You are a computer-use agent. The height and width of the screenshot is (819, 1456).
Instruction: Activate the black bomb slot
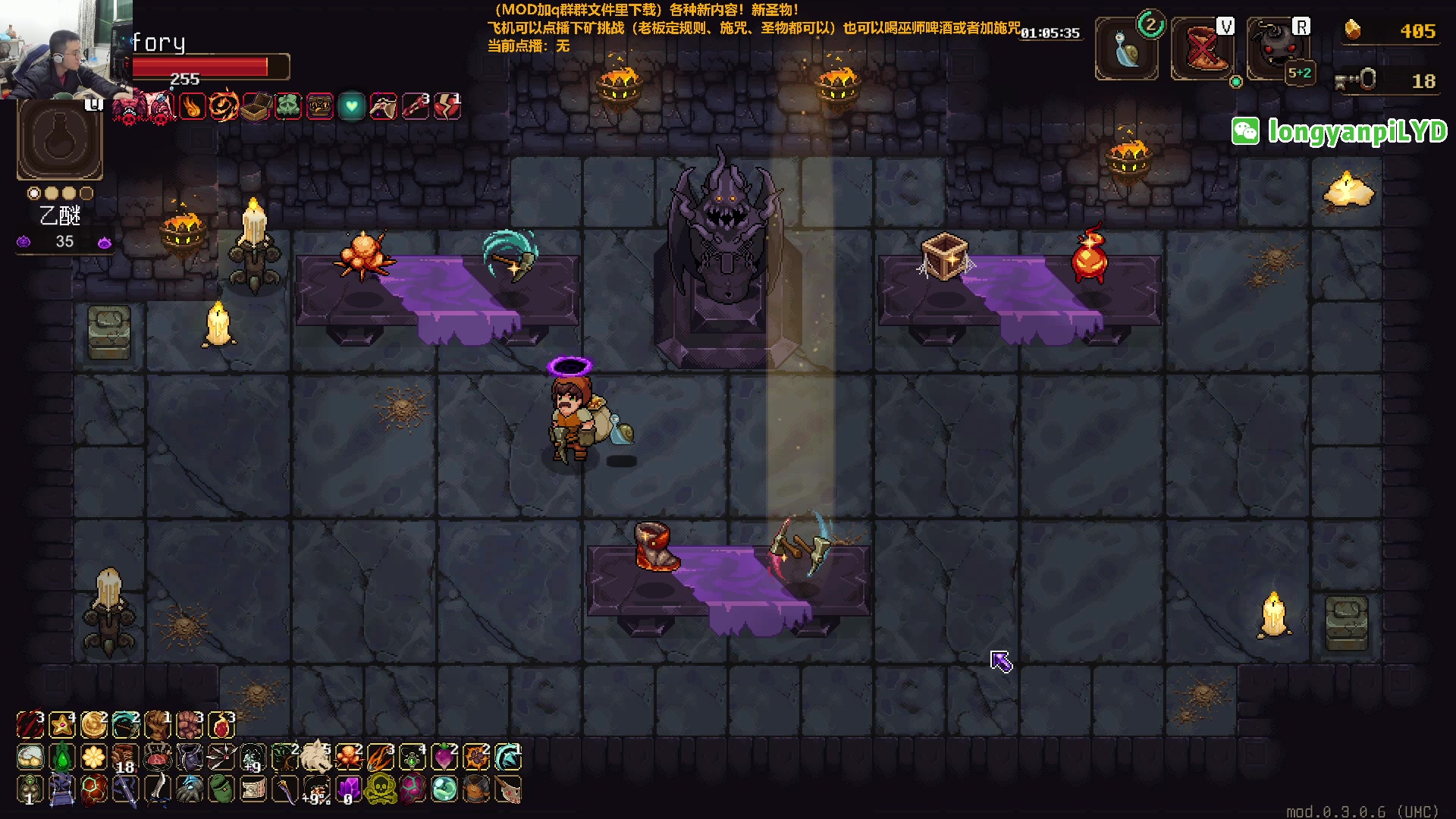pos(1276,50)
